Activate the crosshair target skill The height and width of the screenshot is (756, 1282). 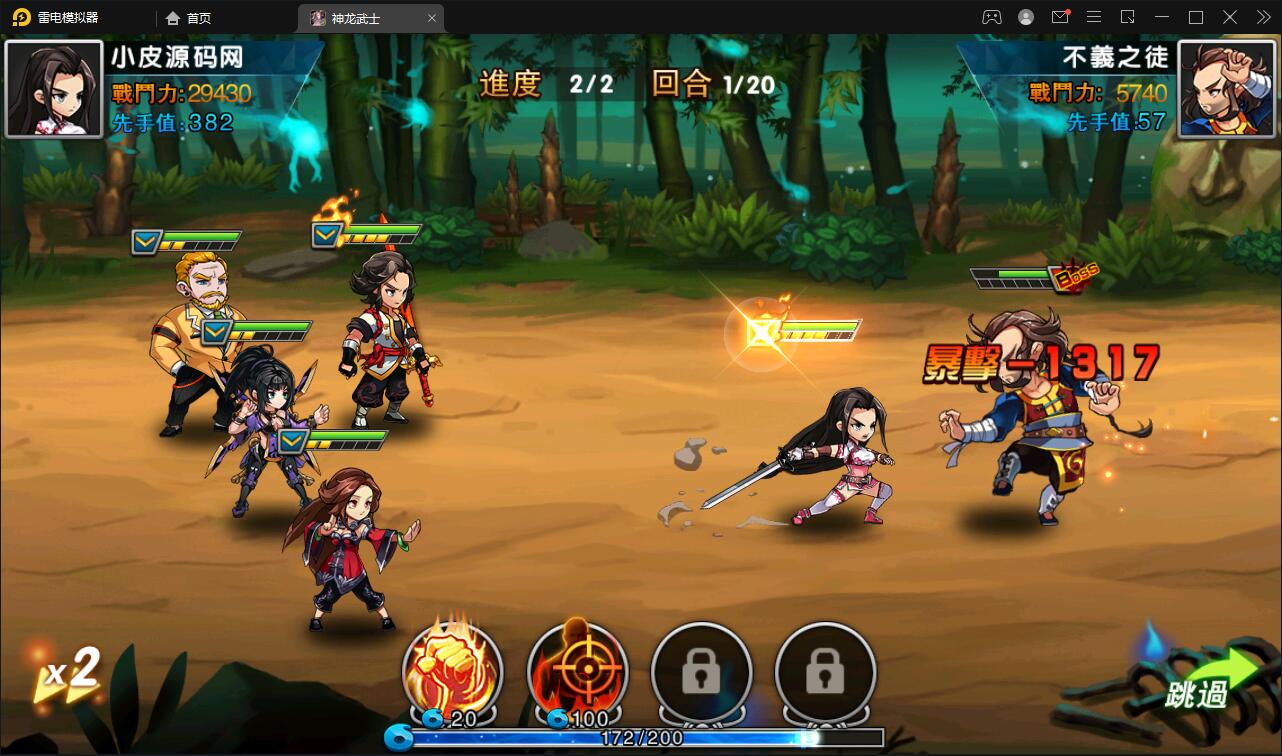click(577, 670)
